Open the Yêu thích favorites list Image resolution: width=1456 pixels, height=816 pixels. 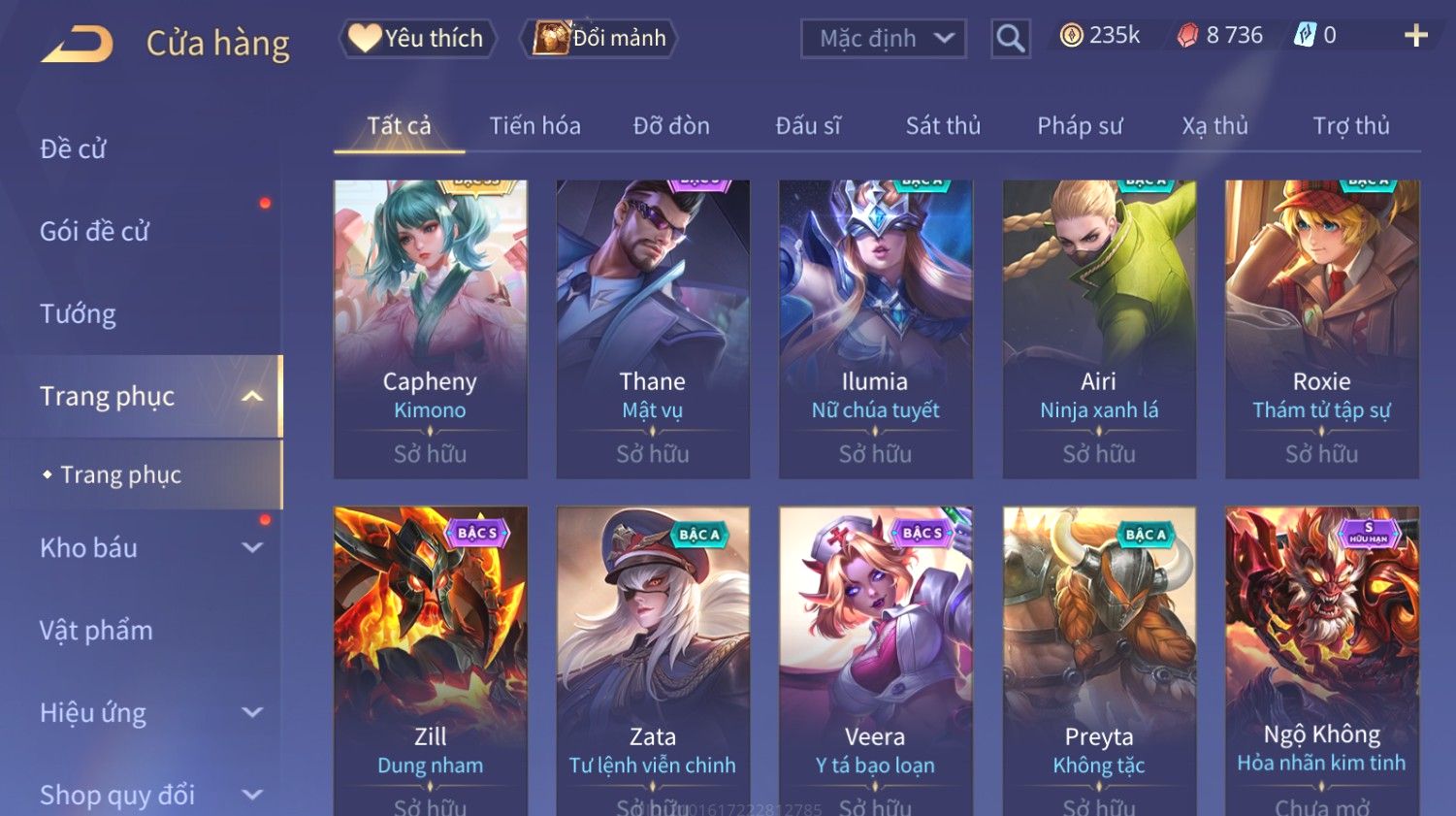(417, 38)
